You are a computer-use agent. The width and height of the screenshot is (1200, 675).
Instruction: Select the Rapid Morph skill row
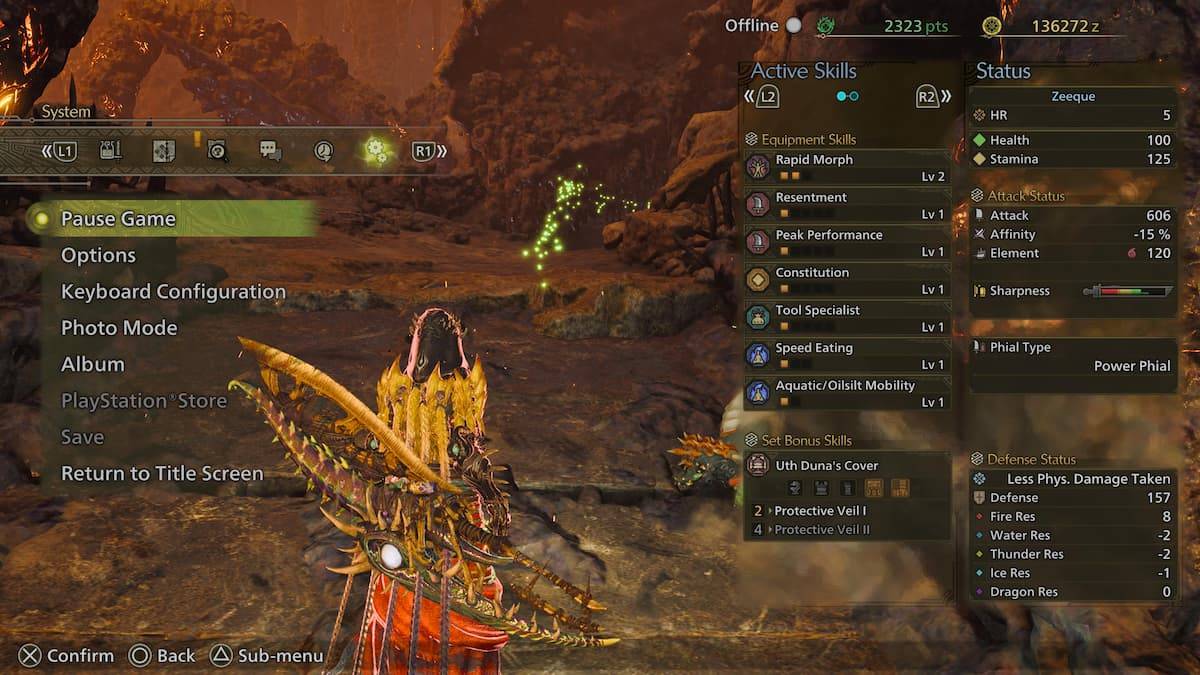click(x=846, y=167)
